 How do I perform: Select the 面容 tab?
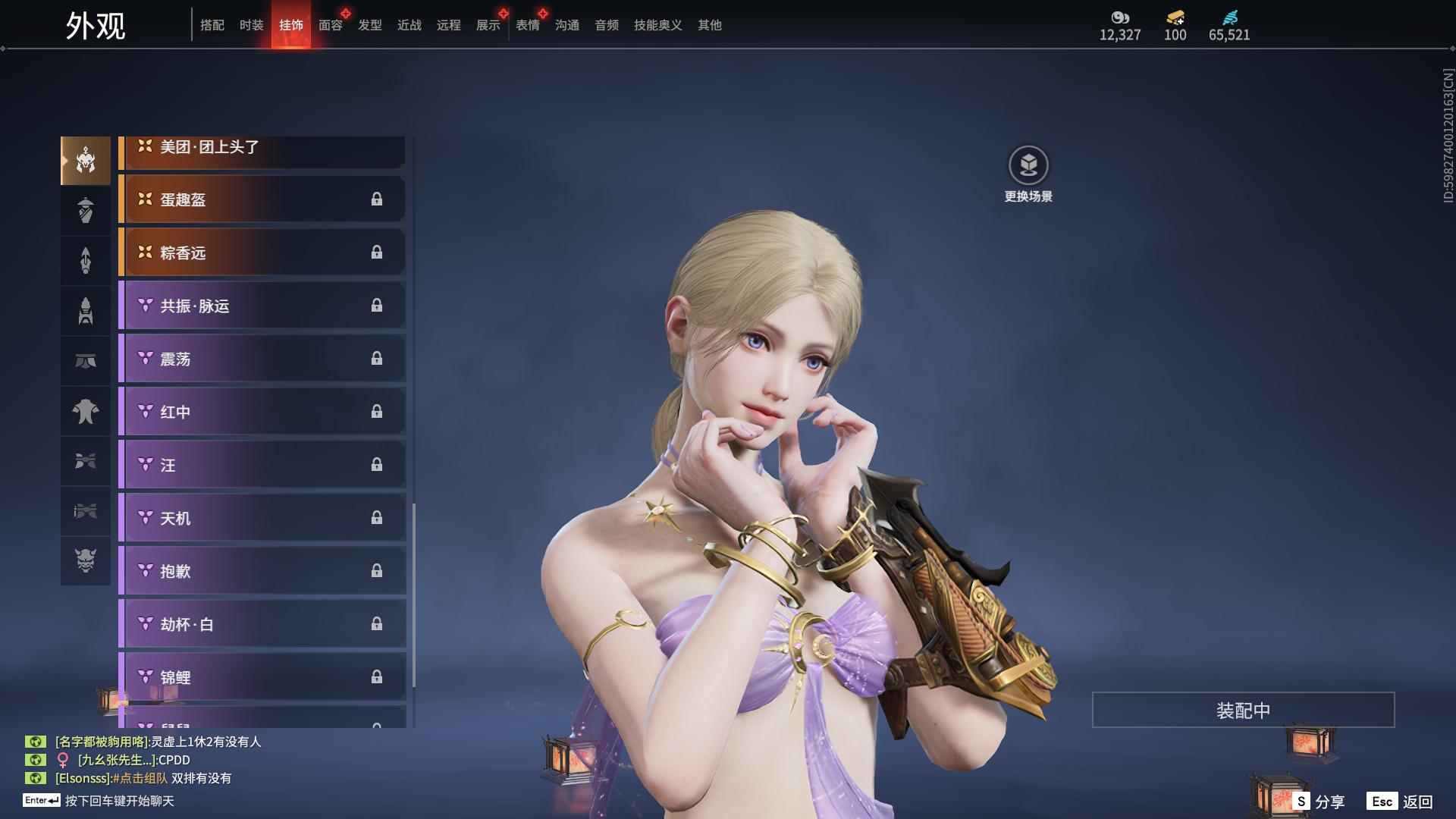click(x=330, y=25)
